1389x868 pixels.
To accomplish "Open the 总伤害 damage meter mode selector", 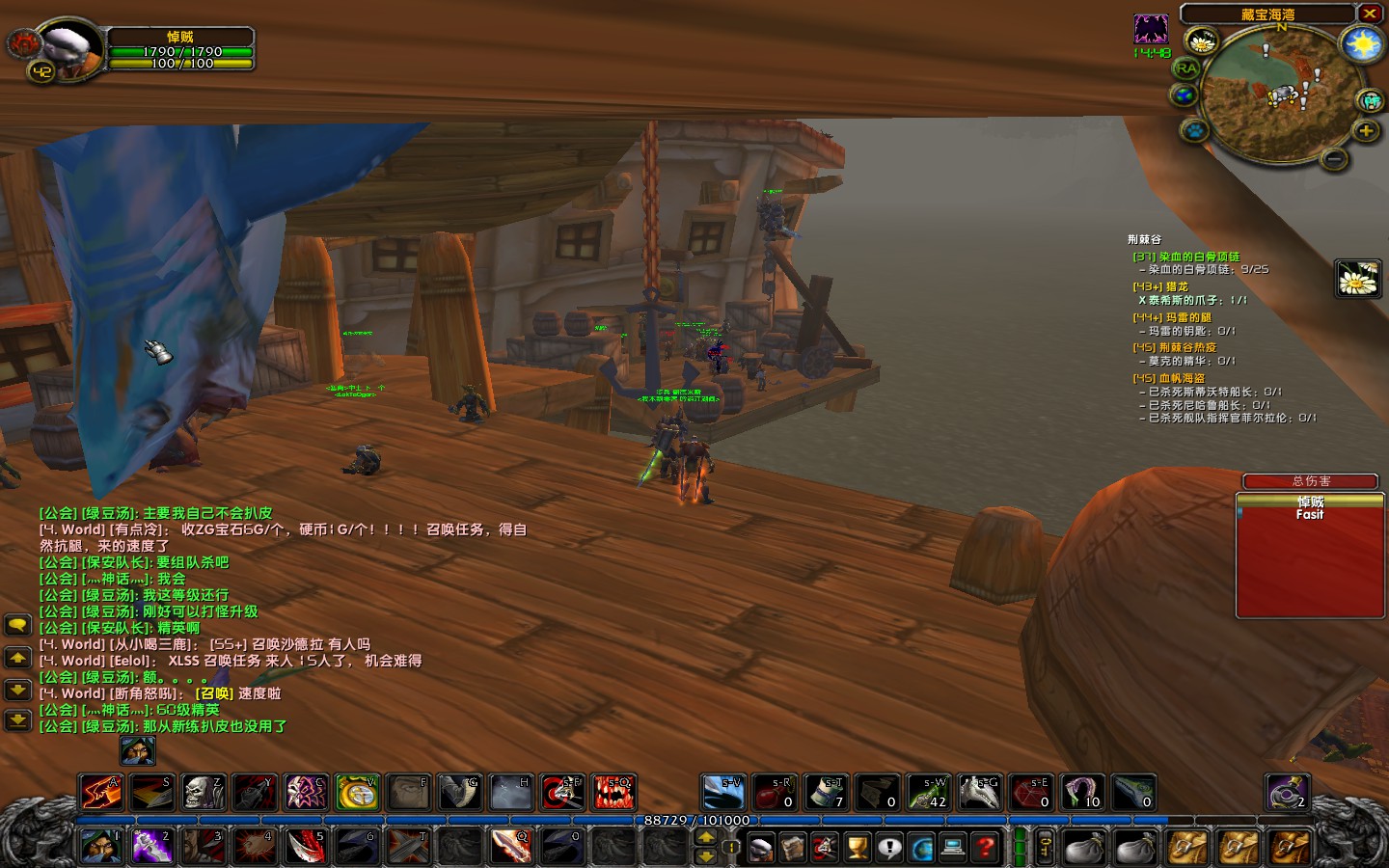I will pos(1312,480).
